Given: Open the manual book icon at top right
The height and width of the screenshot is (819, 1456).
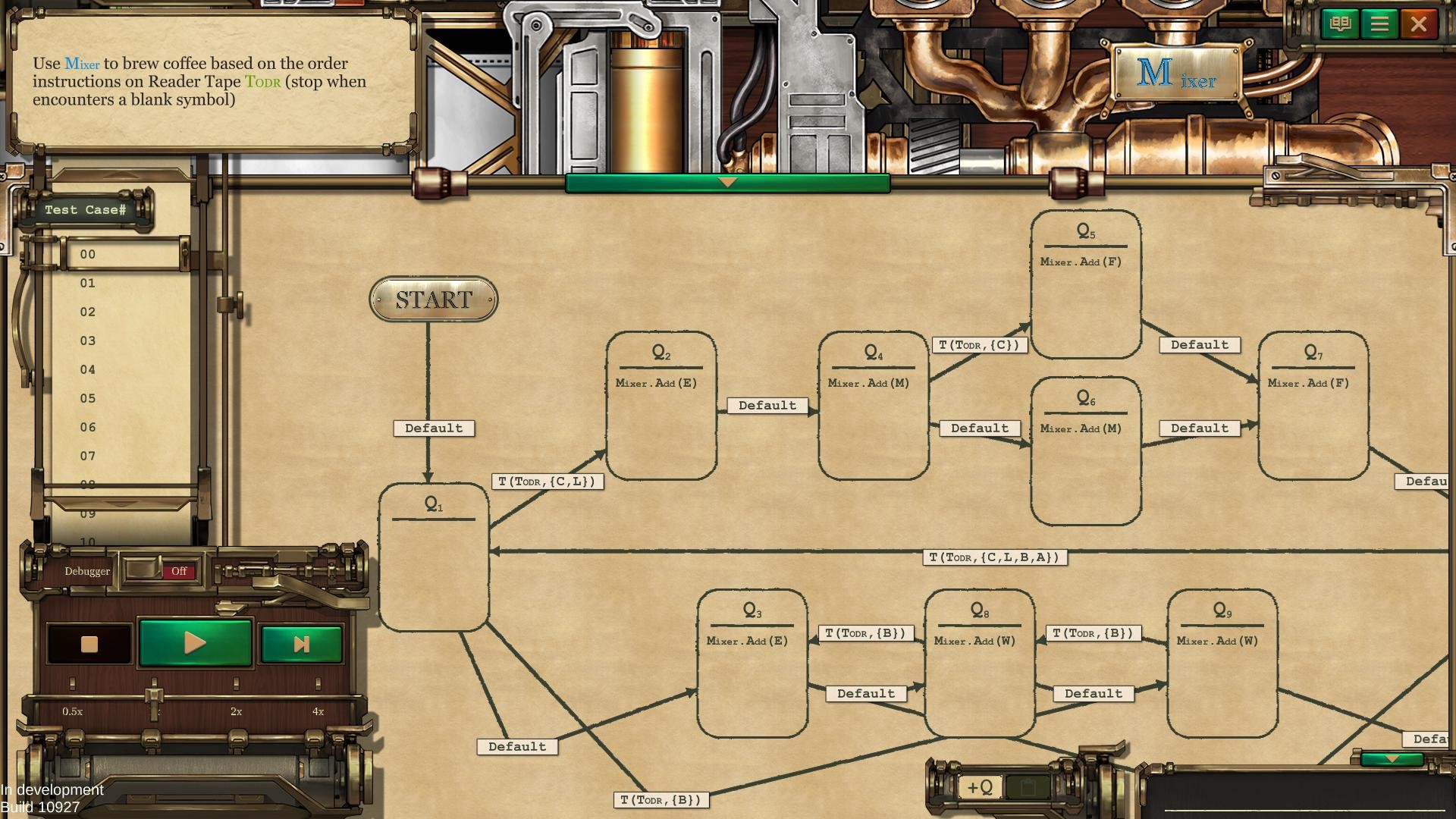Looking at the screenshot, I should (1340, 24).
